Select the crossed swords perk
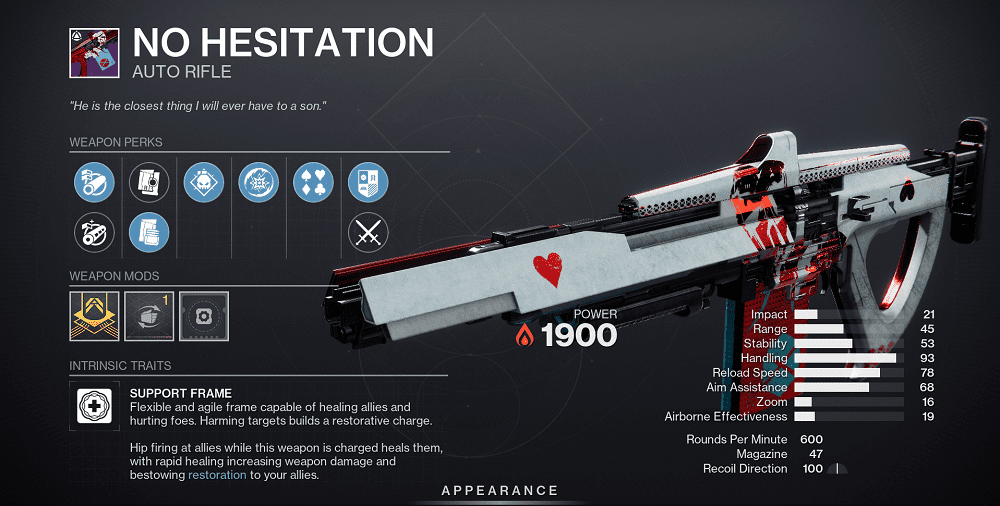 coord(368,232)
